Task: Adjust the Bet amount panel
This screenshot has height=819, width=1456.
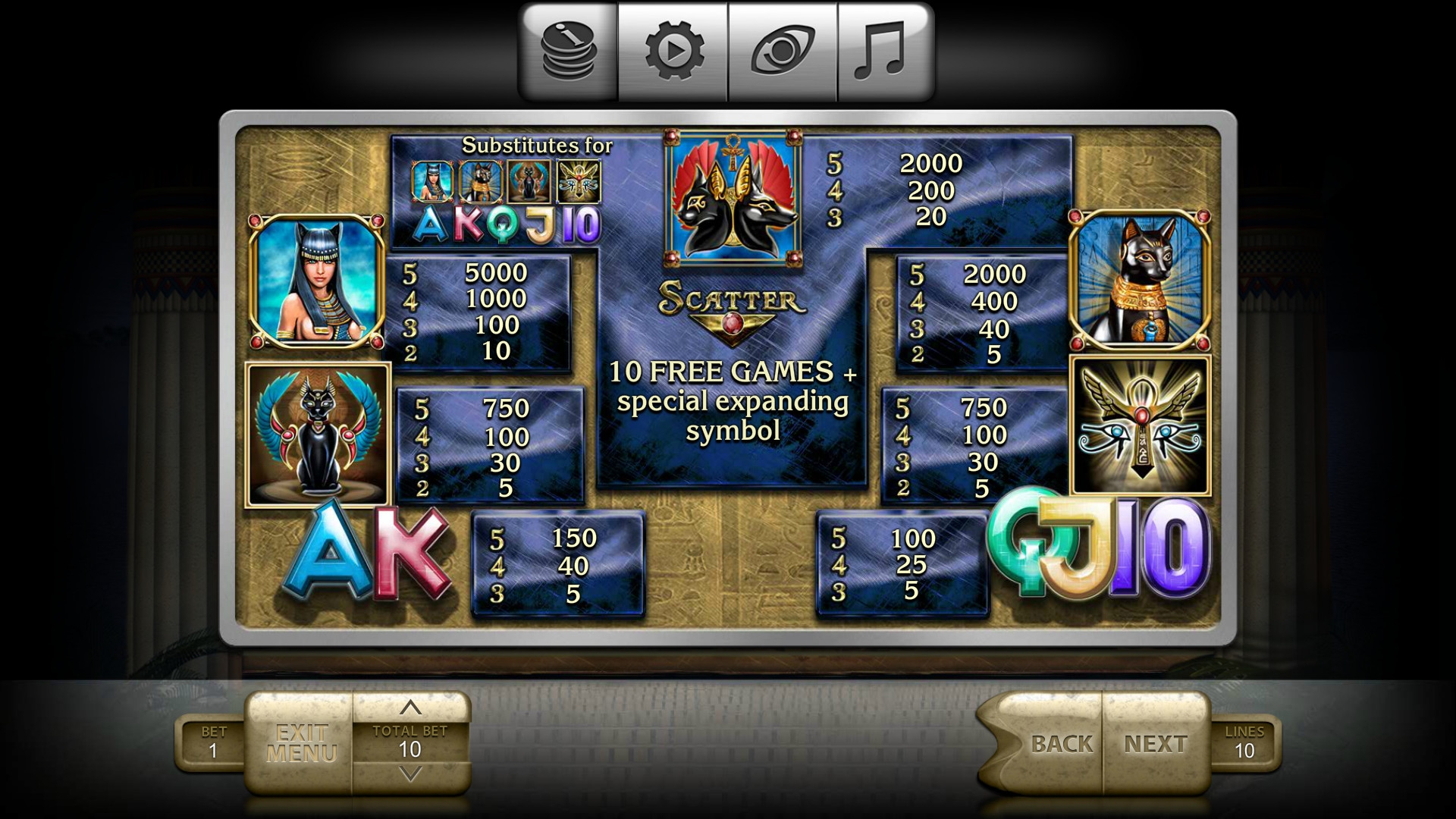Action: click(x=213, y=742)
